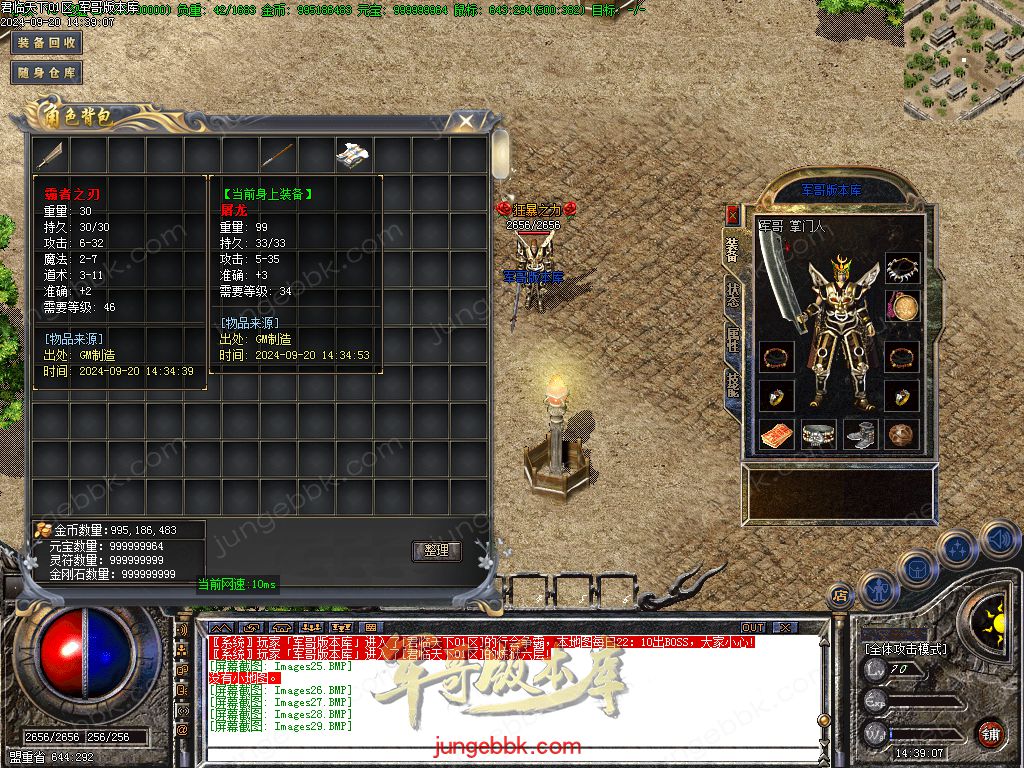Select the equipped red talisman slot

[776, 435]
